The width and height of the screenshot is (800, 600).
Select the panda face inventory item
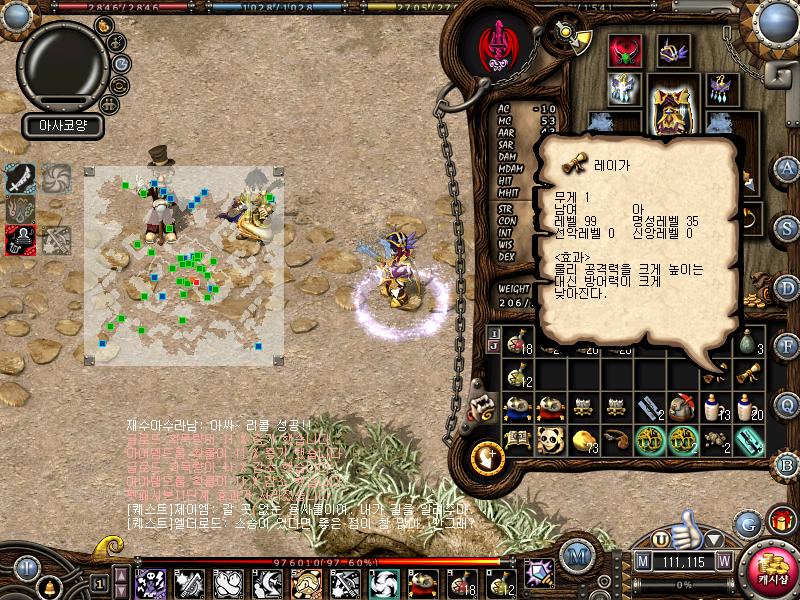(548, 438)
